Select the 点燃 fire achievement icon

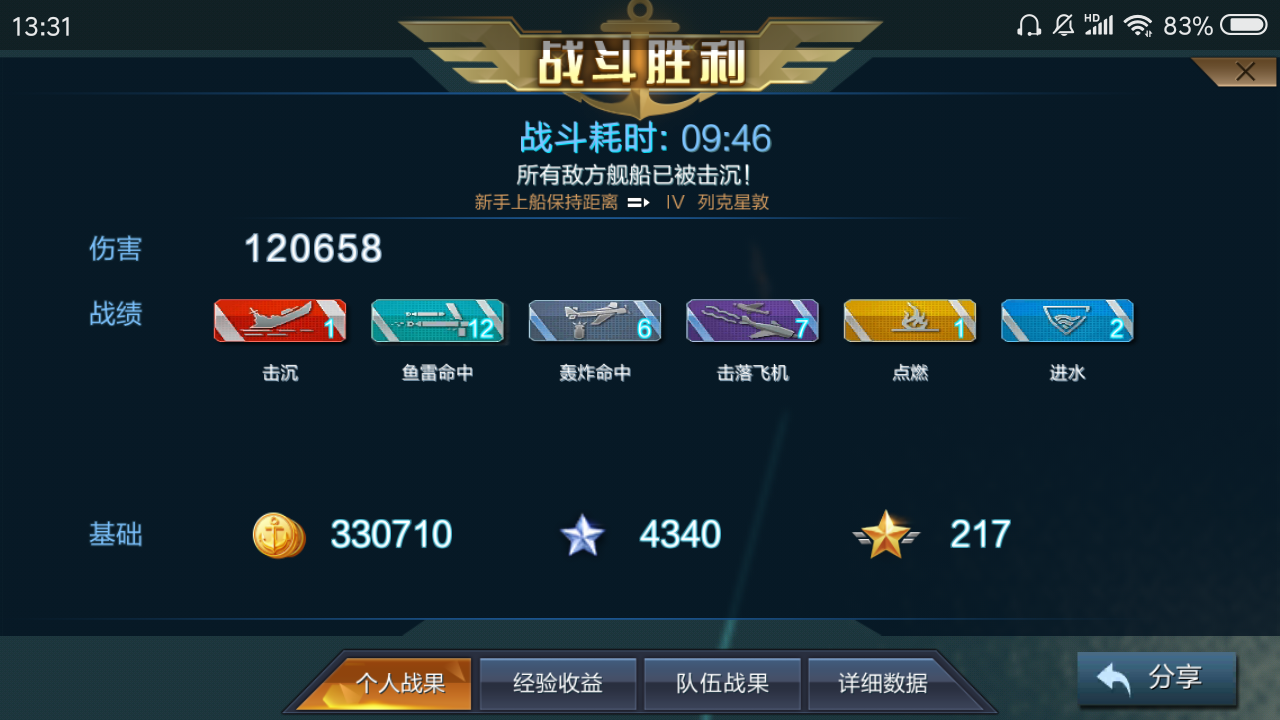(x=909, y=320)
